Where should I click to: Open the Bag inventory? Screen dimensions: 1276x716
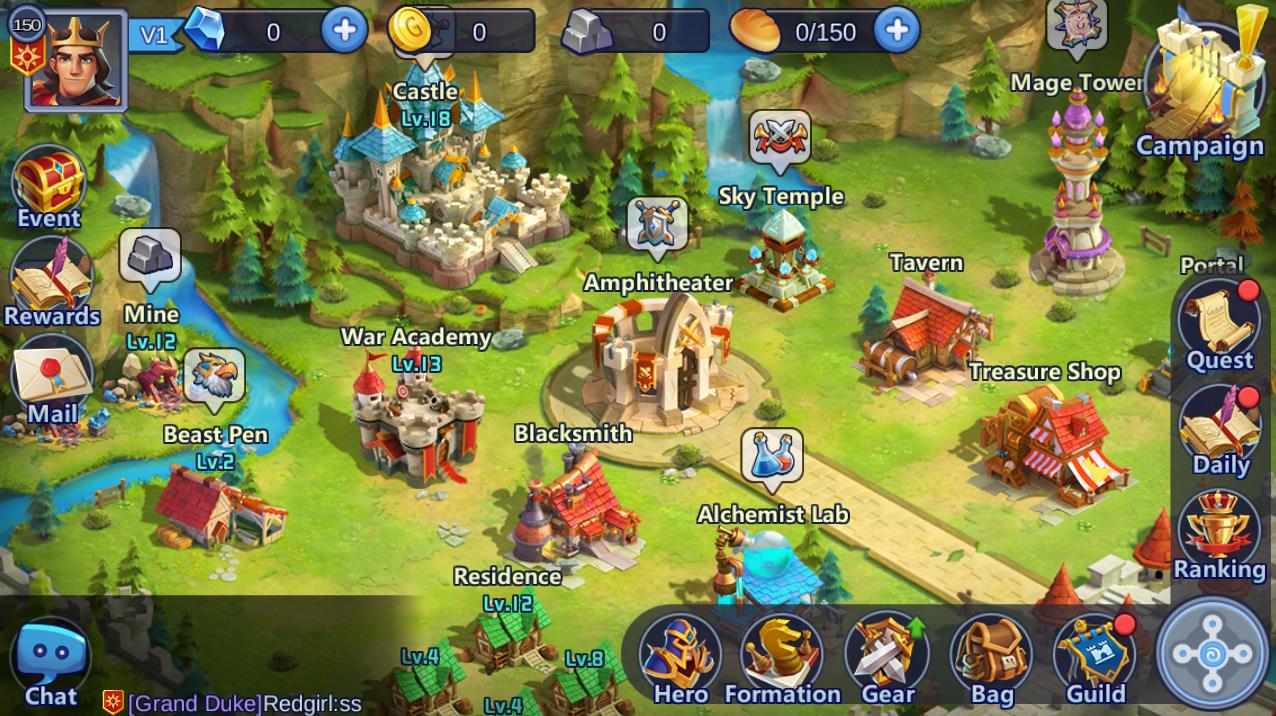(x=991, y=655)
